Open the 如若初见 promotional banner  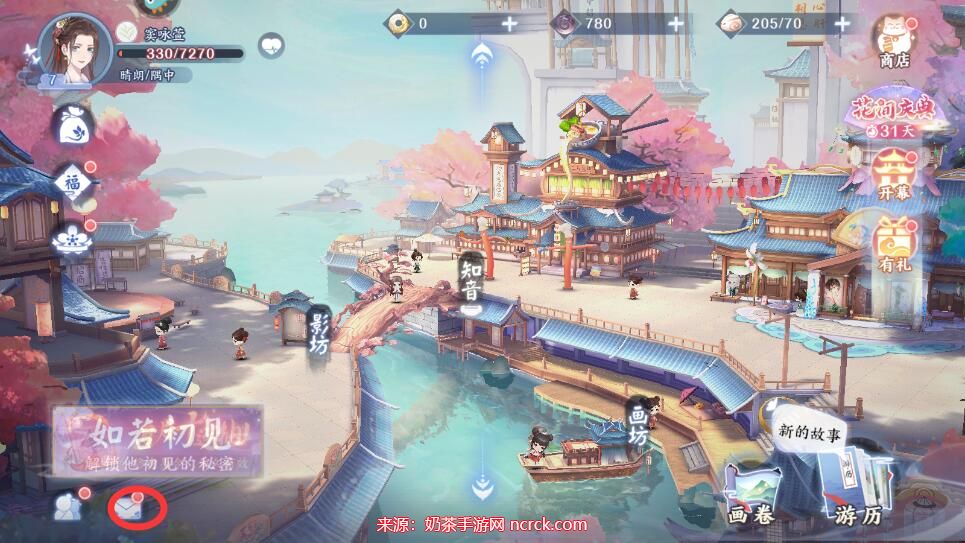(x=157, y=441)
